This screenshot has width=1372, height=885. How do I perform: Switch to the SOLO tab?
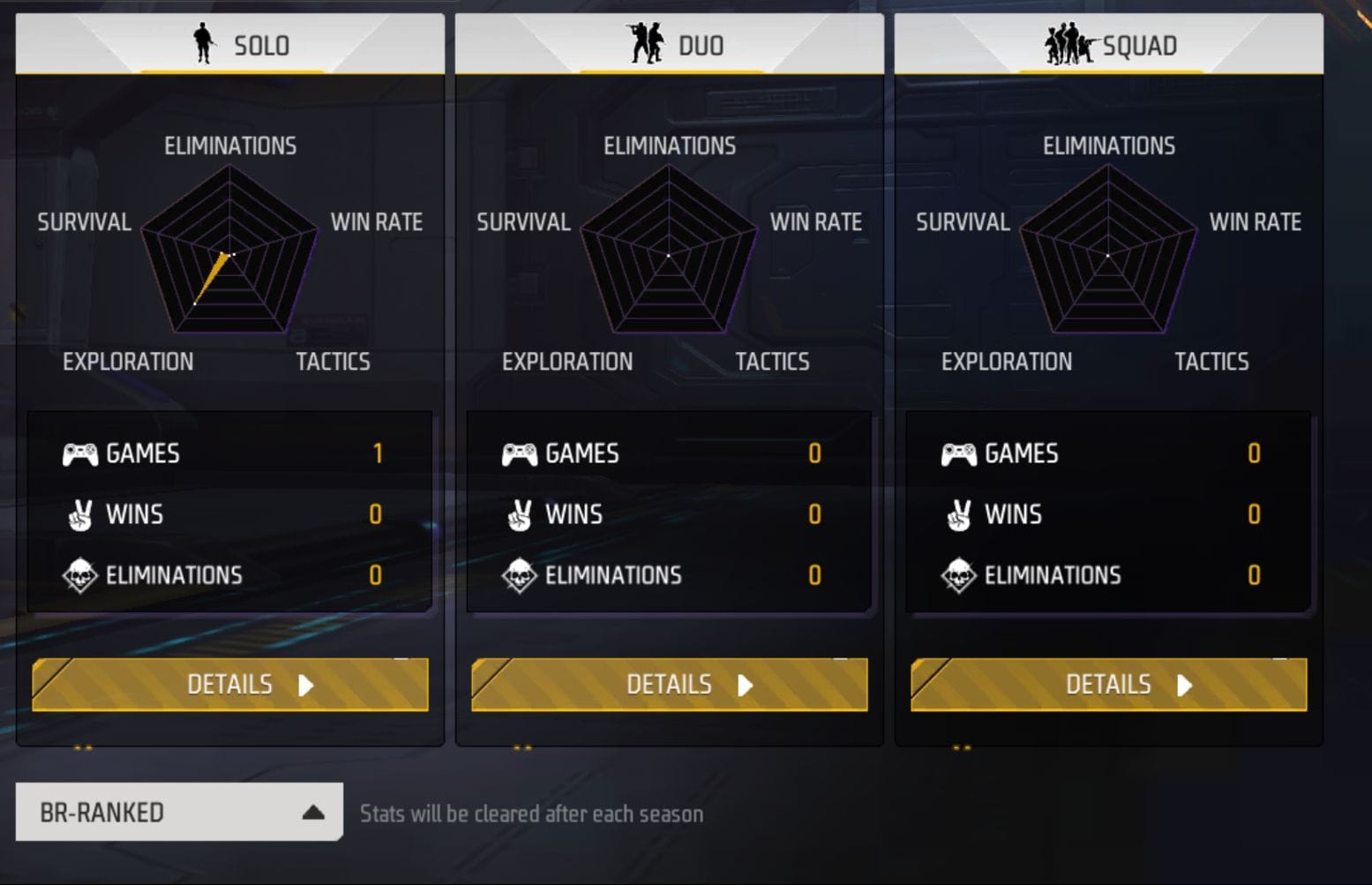[x=231, y=43]
